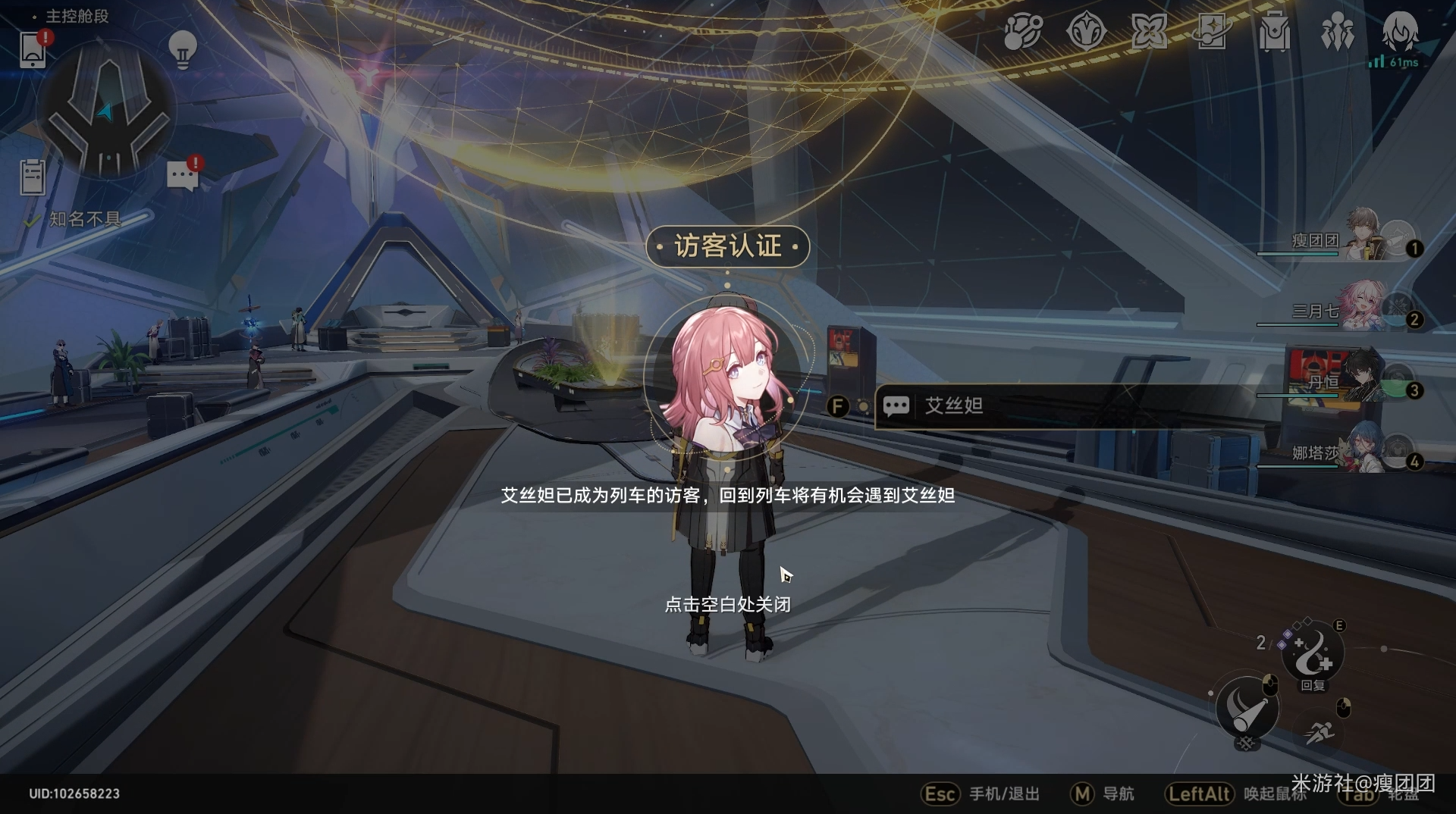This screenshot has width=1456, height=814.
Task: Open the minimap
Action: coord(107,111)
